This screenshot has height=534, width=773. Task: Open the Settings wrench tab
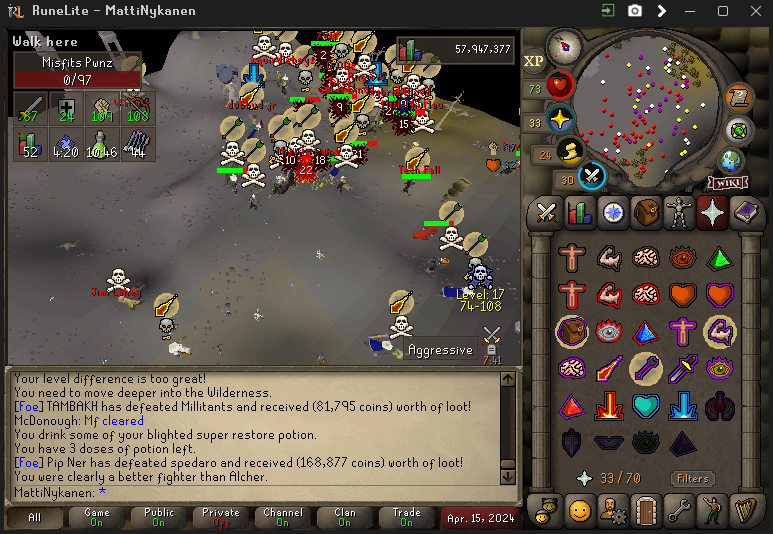(x=679, y=510)
